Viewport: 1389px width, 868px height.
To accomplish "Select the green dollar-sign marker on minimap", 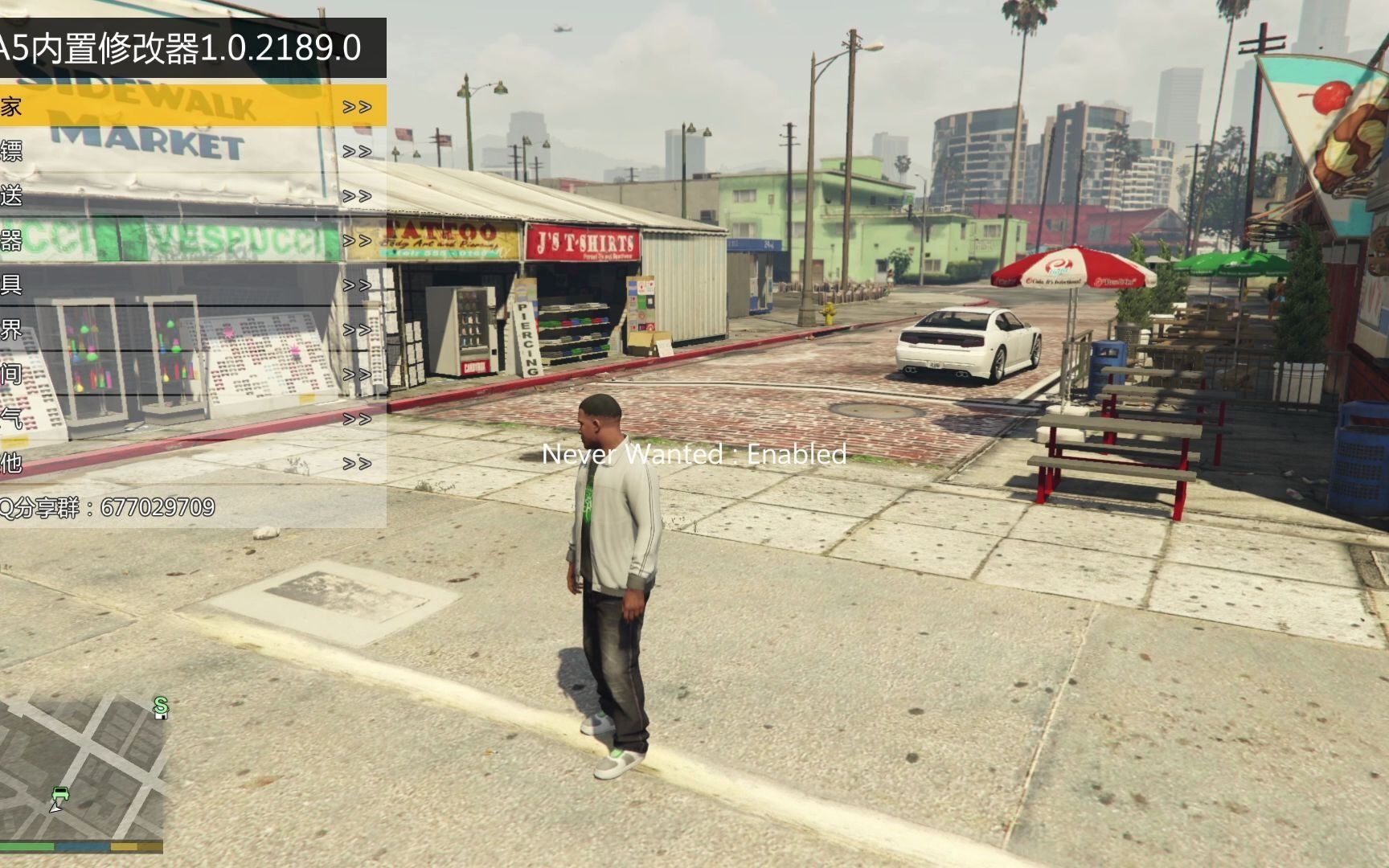I will pyautogui.click(x=161, y=706).
